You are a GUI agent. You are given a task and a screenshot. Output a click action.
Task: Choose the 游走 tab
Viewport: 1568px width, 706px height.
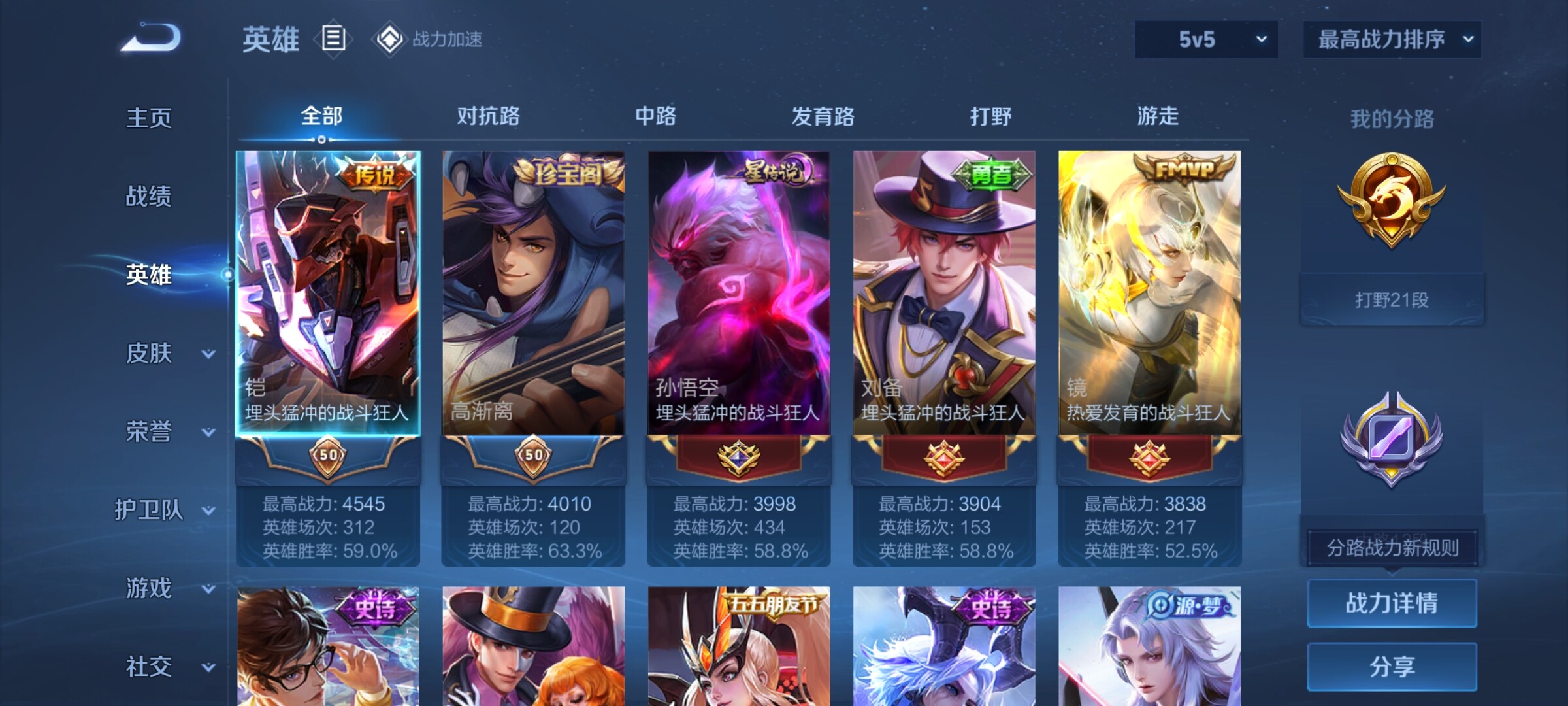pos(1158,116)
